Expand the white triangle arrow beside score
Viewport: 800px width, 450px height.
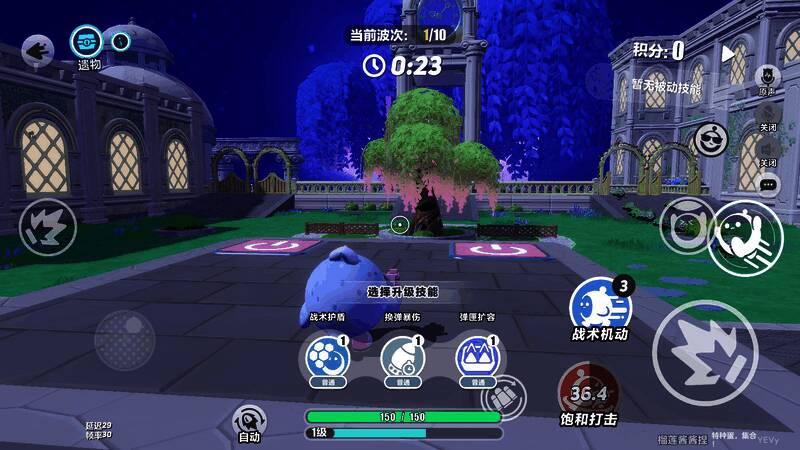pos(728,52)
